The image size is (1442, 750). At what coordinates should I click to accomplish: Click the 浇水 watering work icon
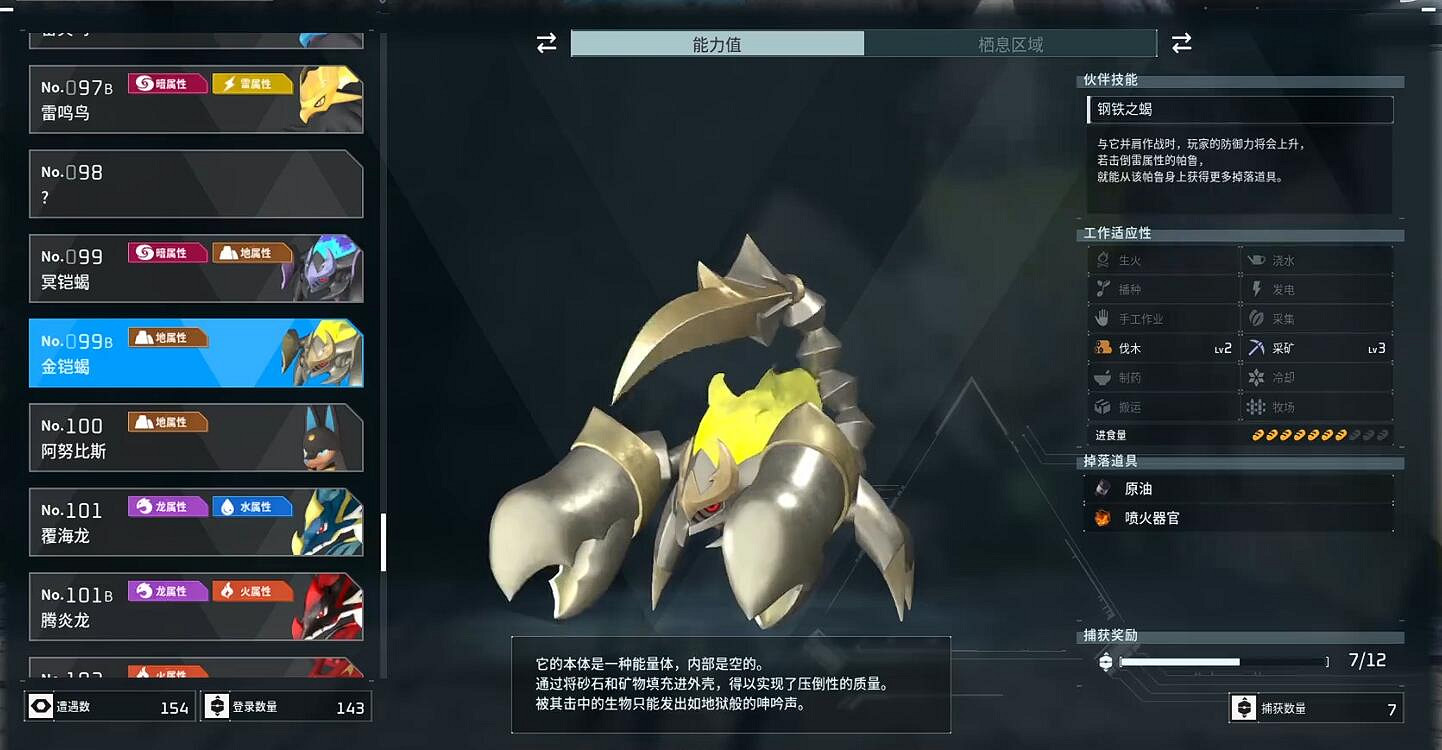[1255, 258]
